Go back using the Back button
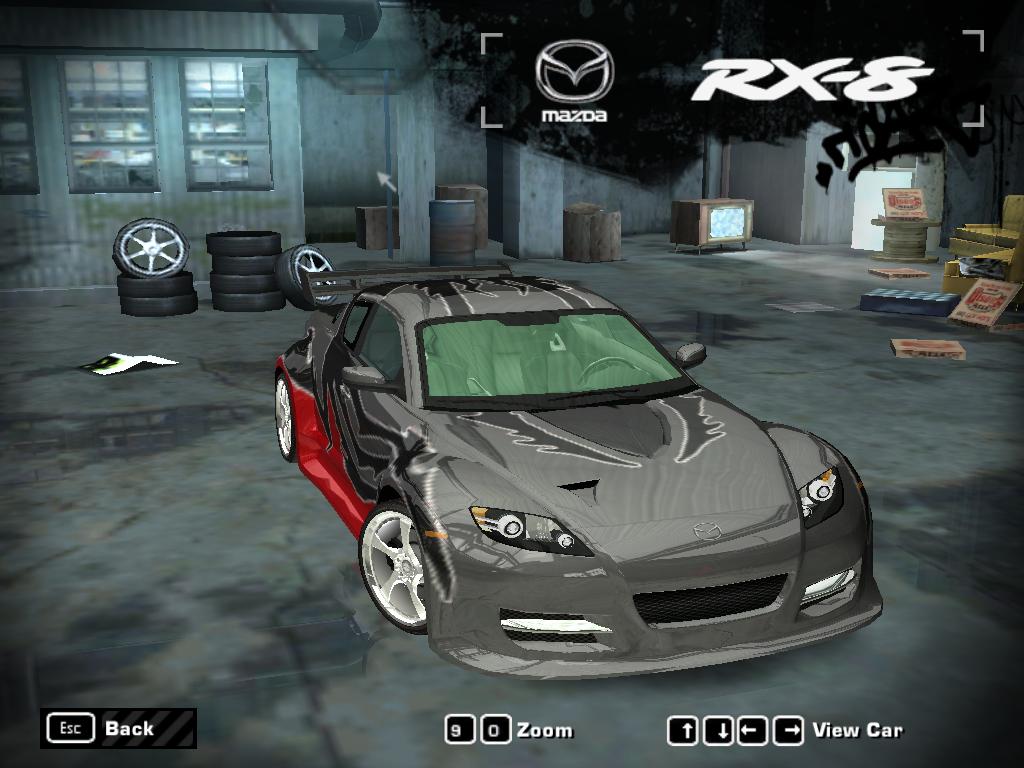1024x768 pixels. click(118, 728)
